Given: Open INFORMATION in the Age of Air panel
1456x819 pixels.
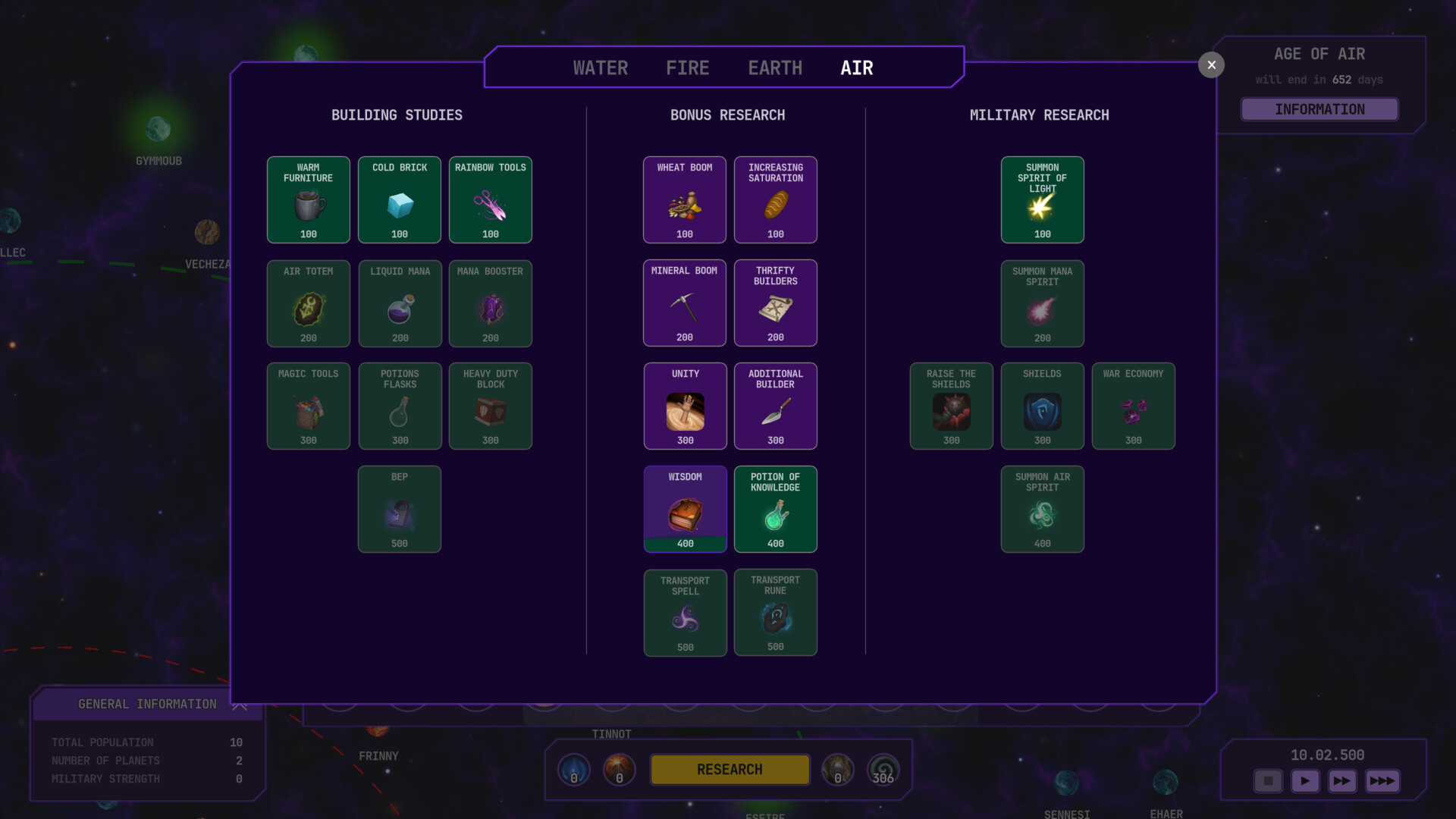Looking at the screenshot, I should coord(1319,109).
